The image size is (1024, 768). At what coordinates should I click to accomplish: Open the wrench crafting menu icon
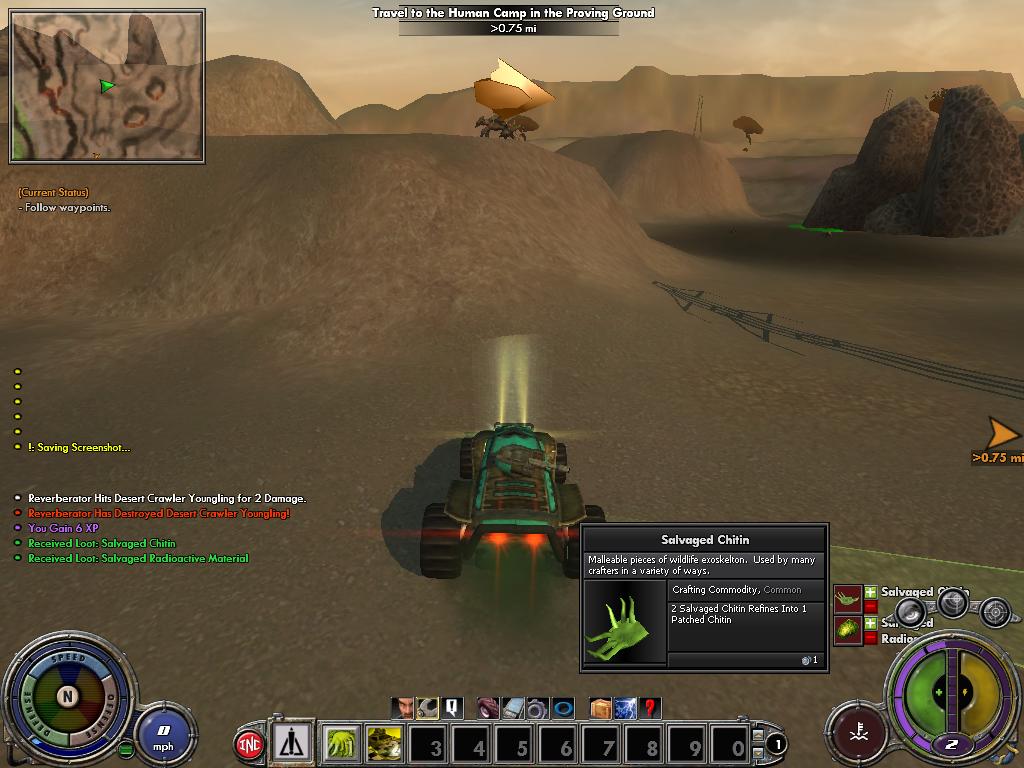(427, 708)
